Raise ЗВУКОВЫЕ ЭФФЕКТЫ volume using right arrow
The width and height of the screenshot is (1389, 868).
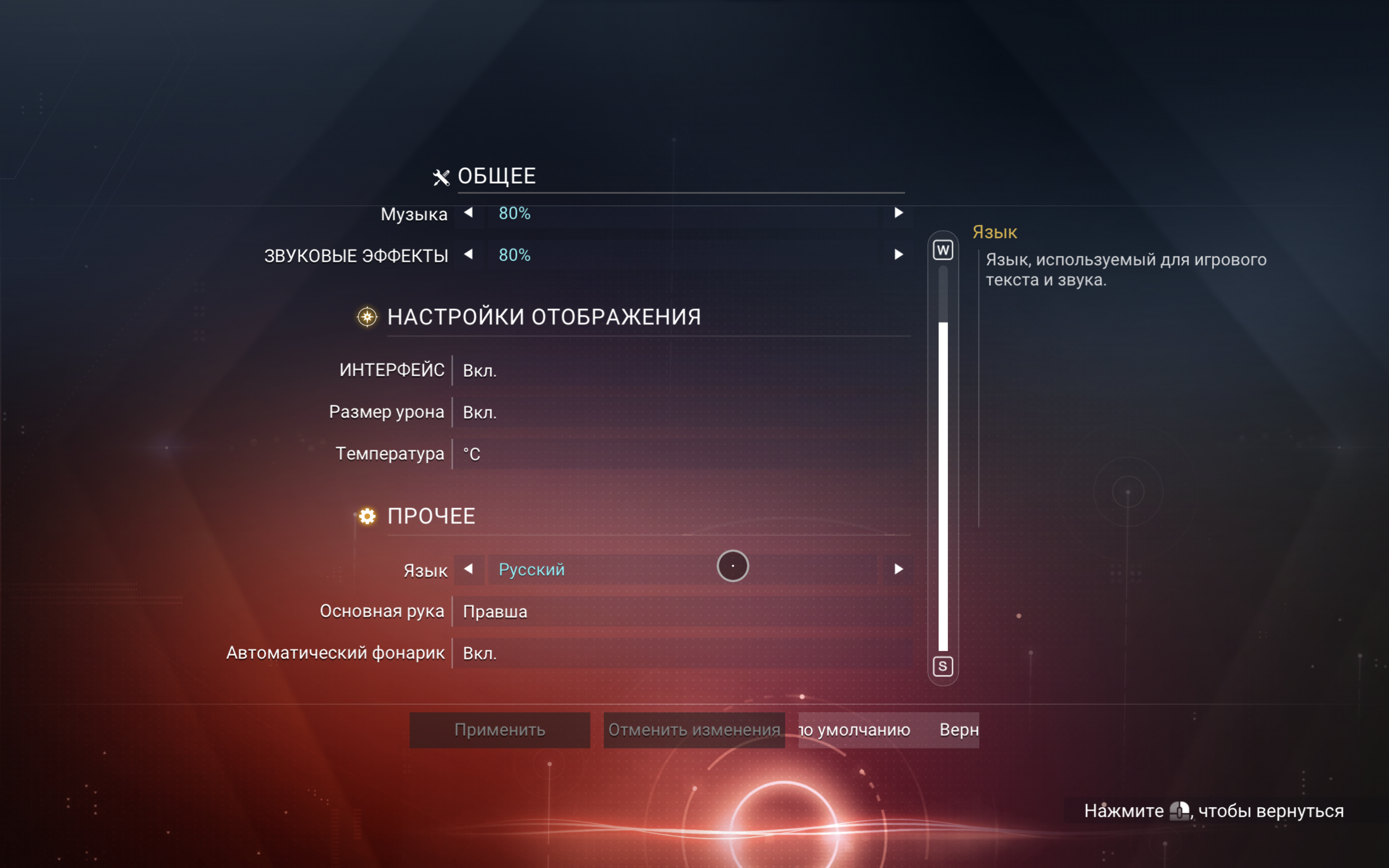tap(898, 254)
